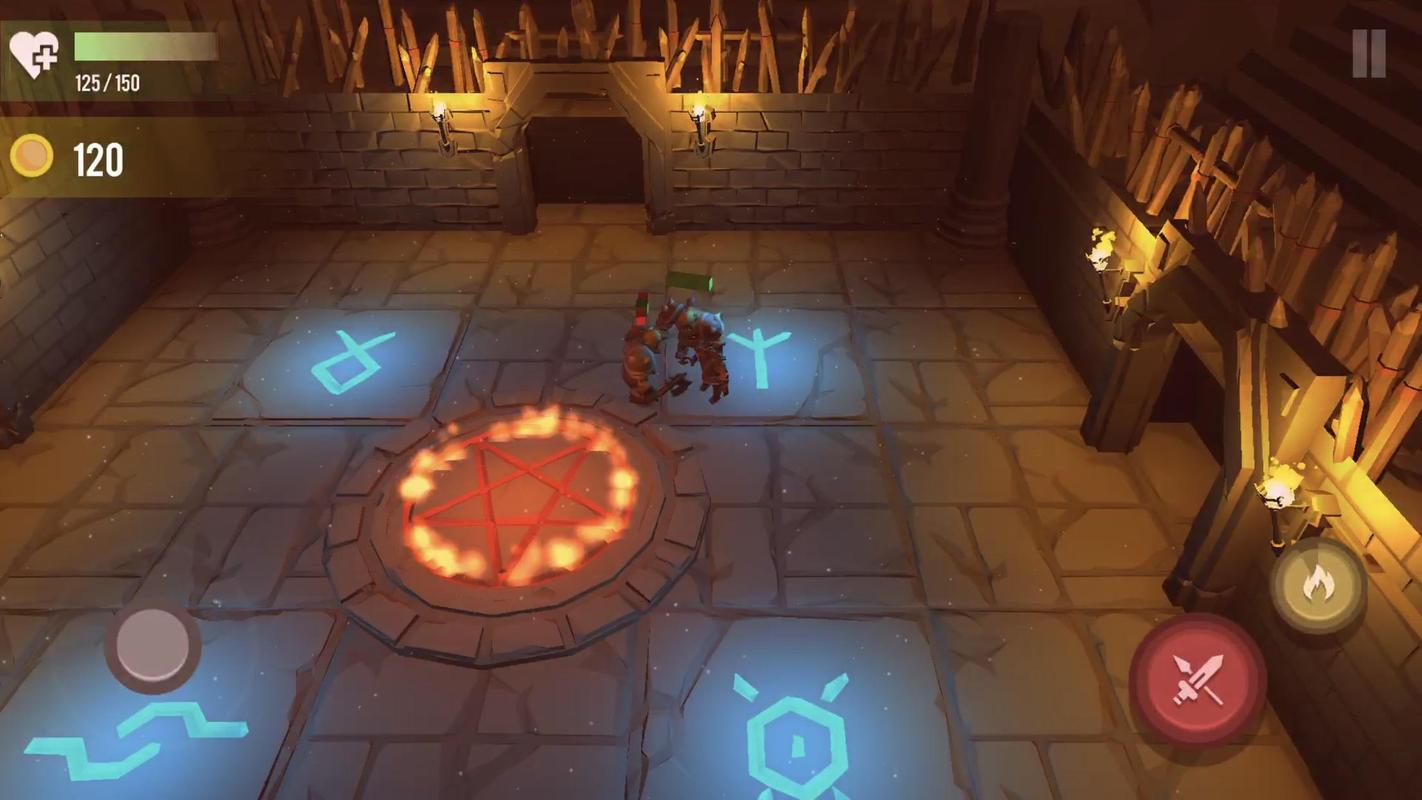
Task: Activate the flame ability button
Action: (x=1318, y=585)
